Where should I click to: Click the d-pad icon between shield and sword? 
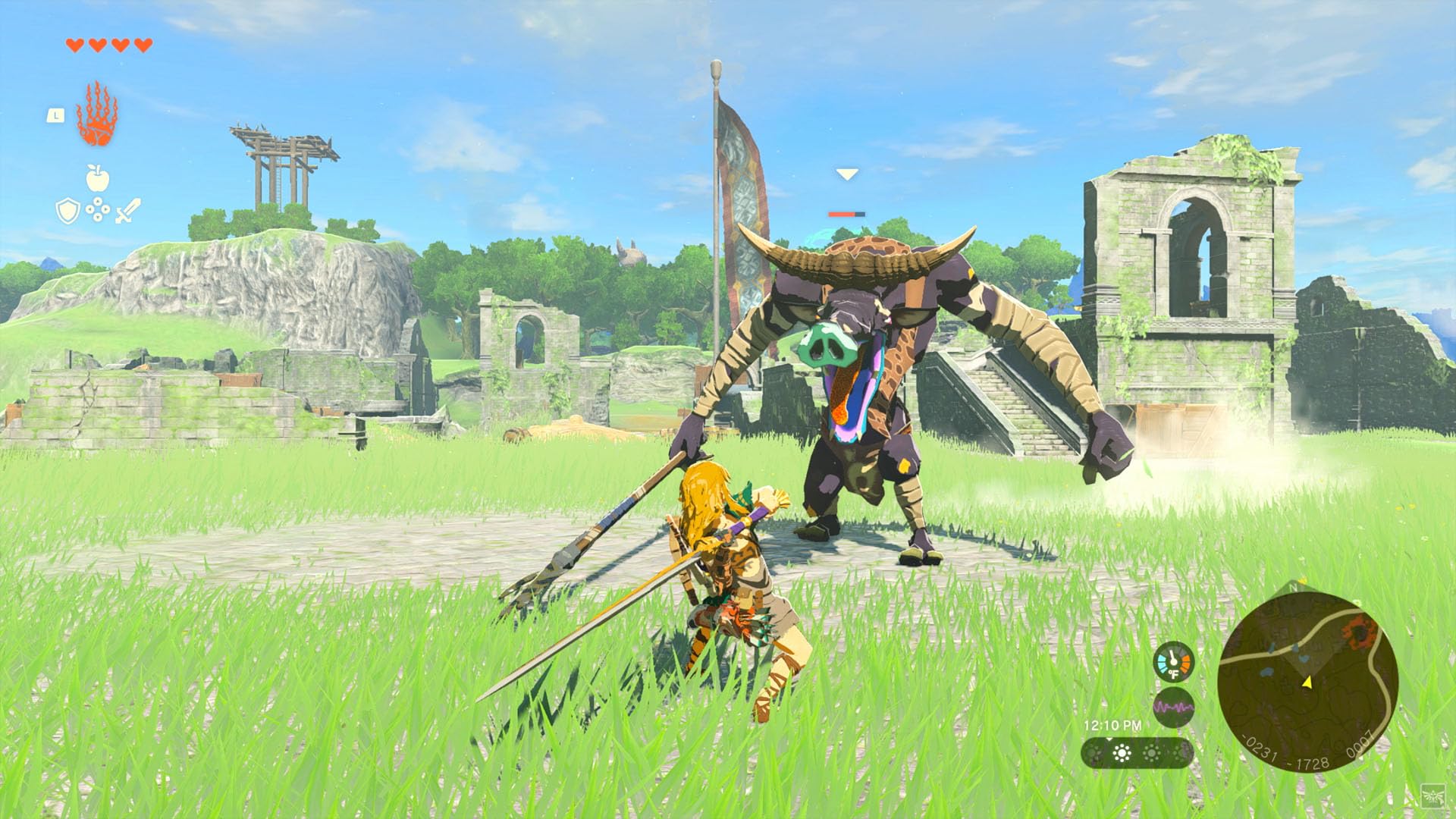pyautogui.click(x=98, y=209)
